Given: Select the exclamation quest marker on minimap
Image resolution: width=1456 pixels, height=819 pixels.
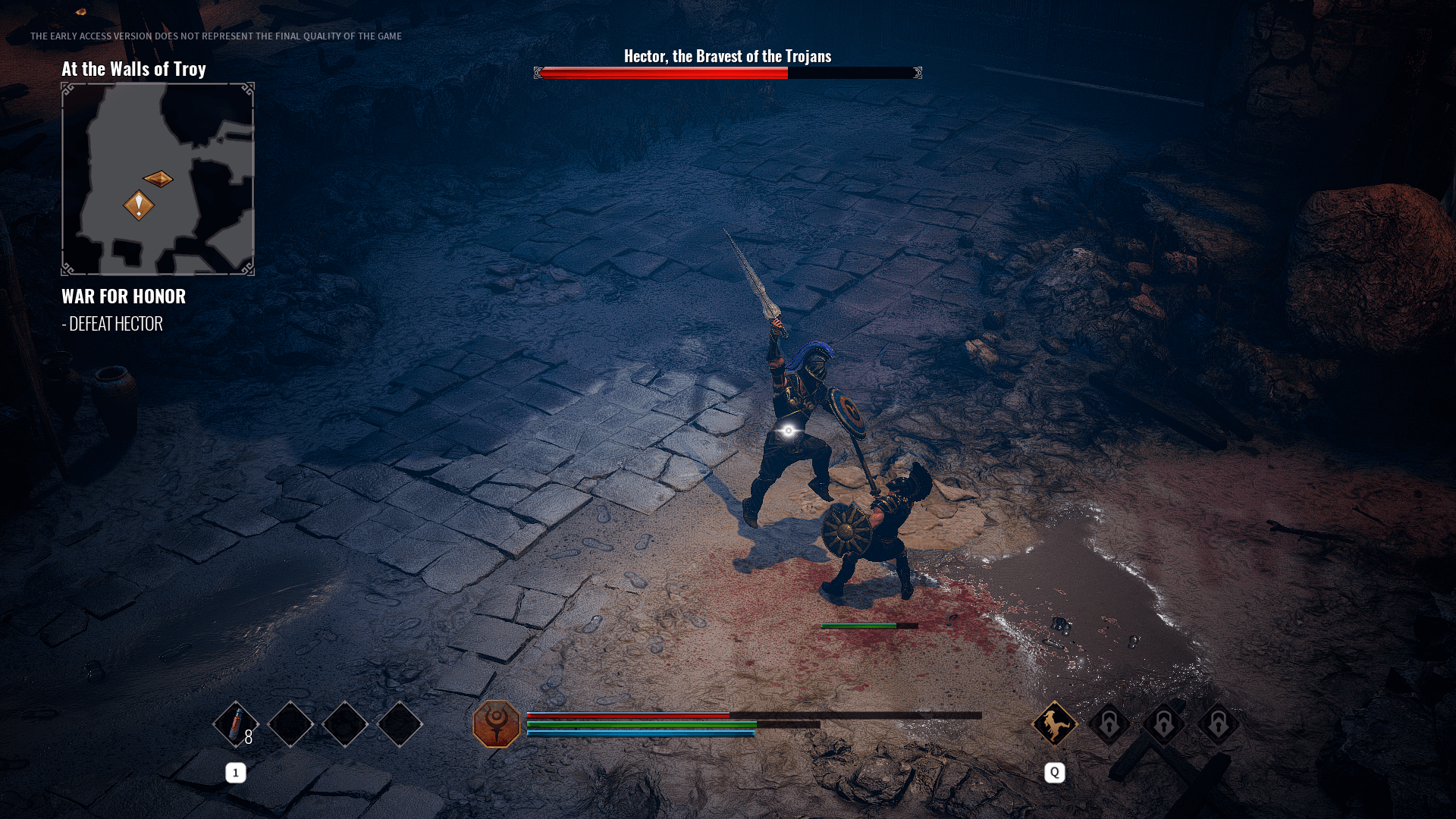Looking at the screenshot, I should pyautogui.click(x=139, y=205).
